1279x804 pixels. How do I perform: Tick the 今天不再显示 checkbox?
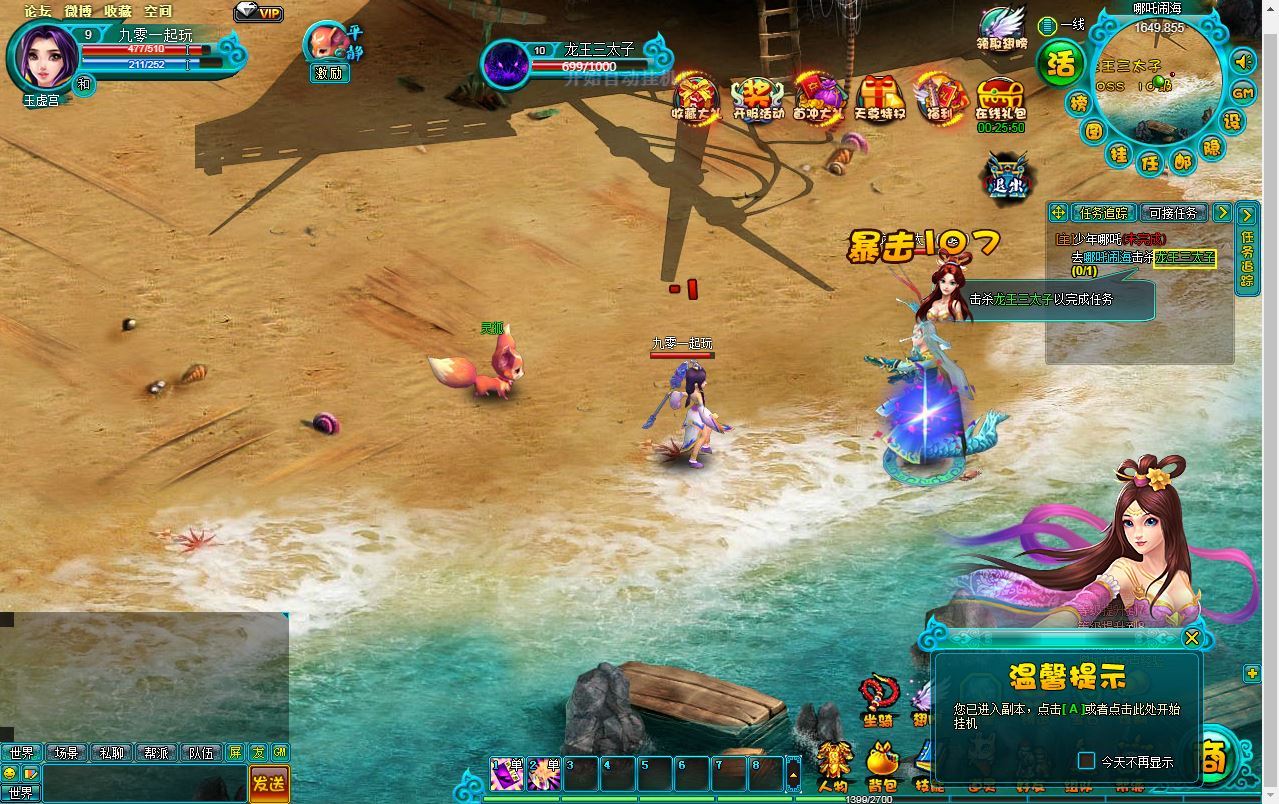coord(1087,761)
